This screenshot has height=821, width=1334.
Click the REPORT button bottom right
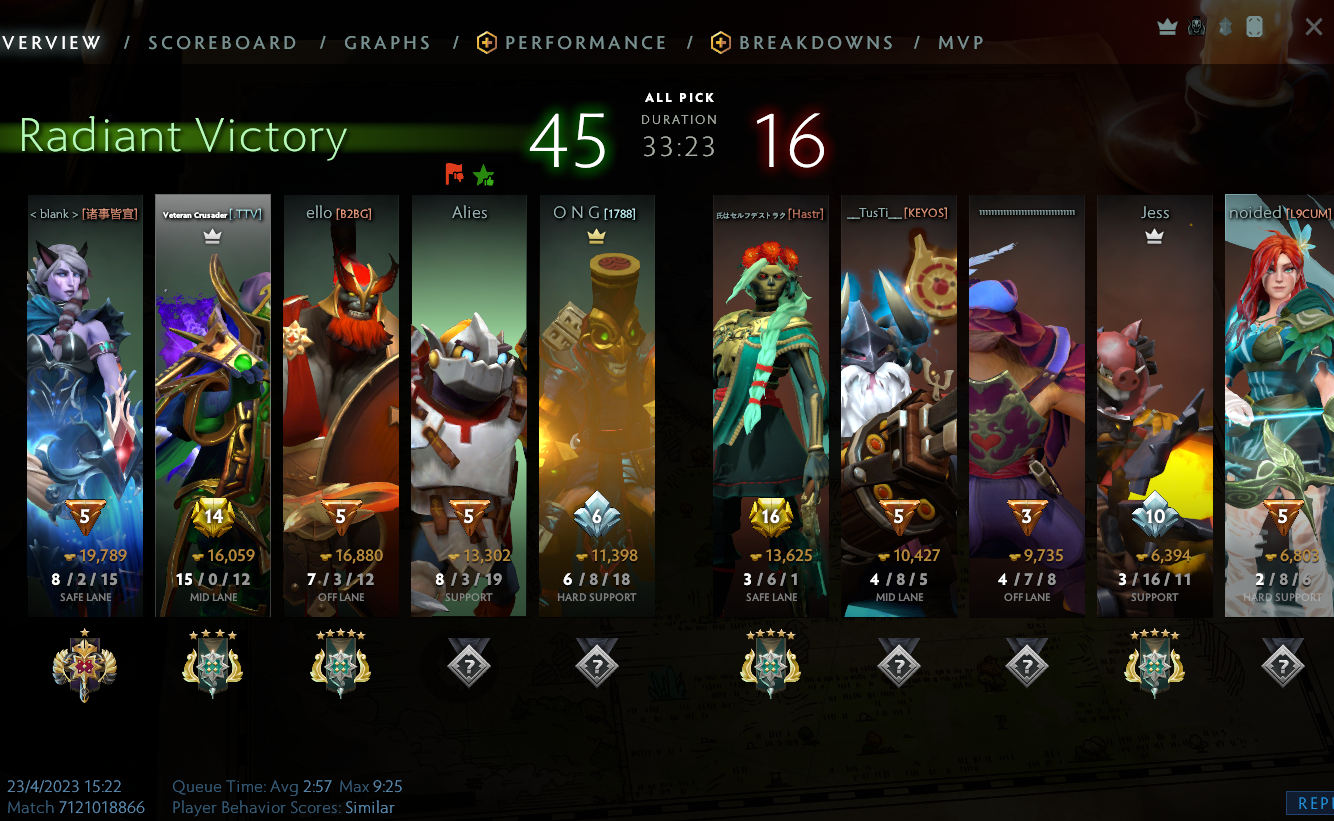click(x=1313, y=803)
